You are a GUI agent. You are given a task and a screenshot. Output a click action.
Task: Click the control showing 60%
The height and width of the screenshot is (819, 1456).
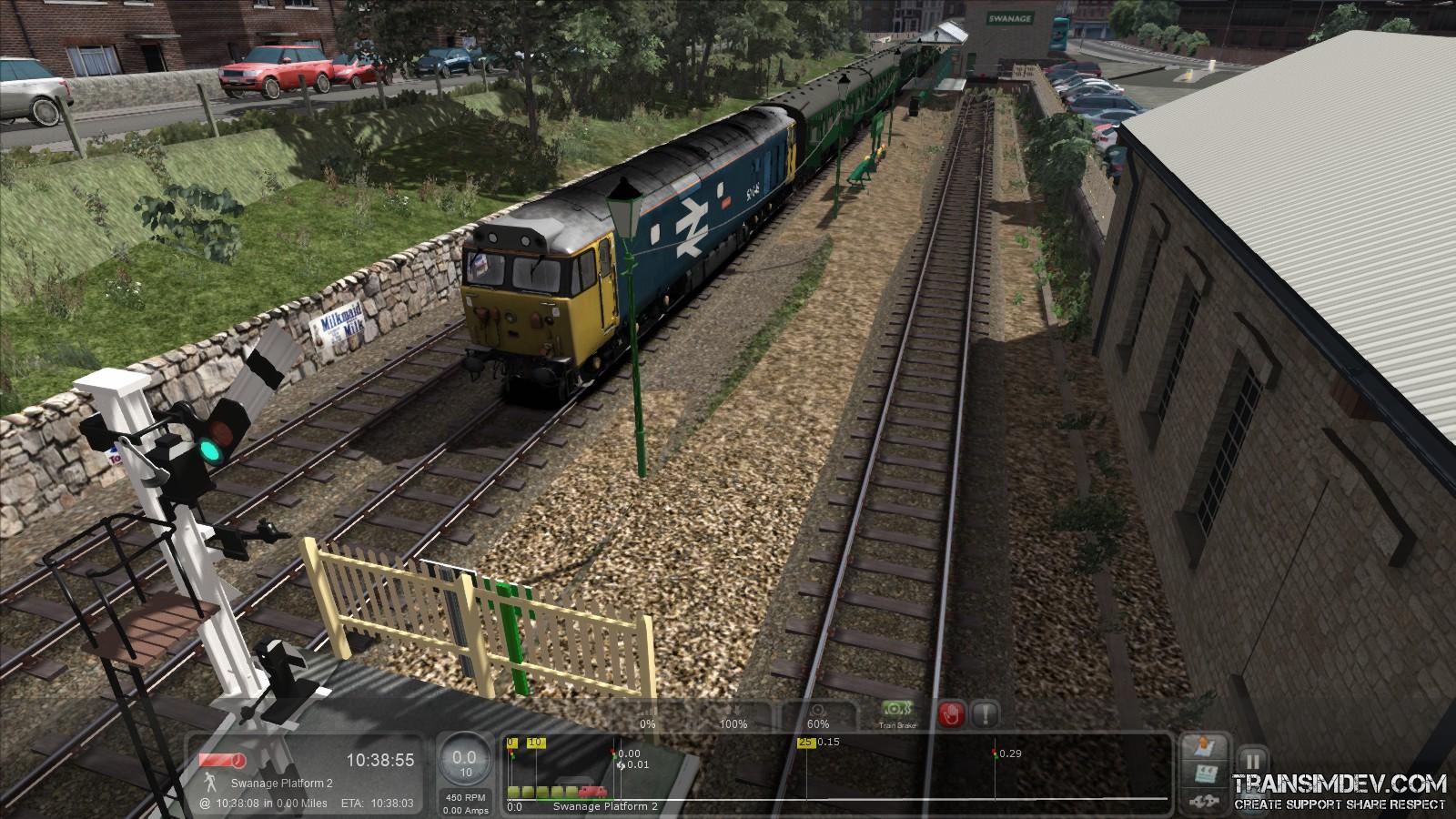click(817, 717)
